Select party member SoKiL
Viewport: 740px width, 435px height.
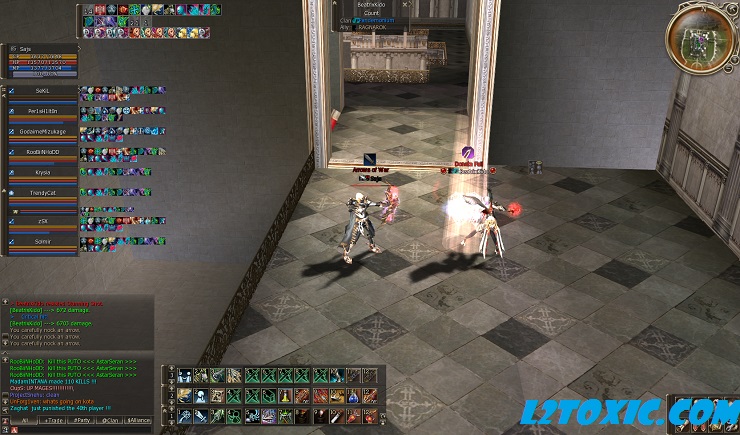click(43, 91)
